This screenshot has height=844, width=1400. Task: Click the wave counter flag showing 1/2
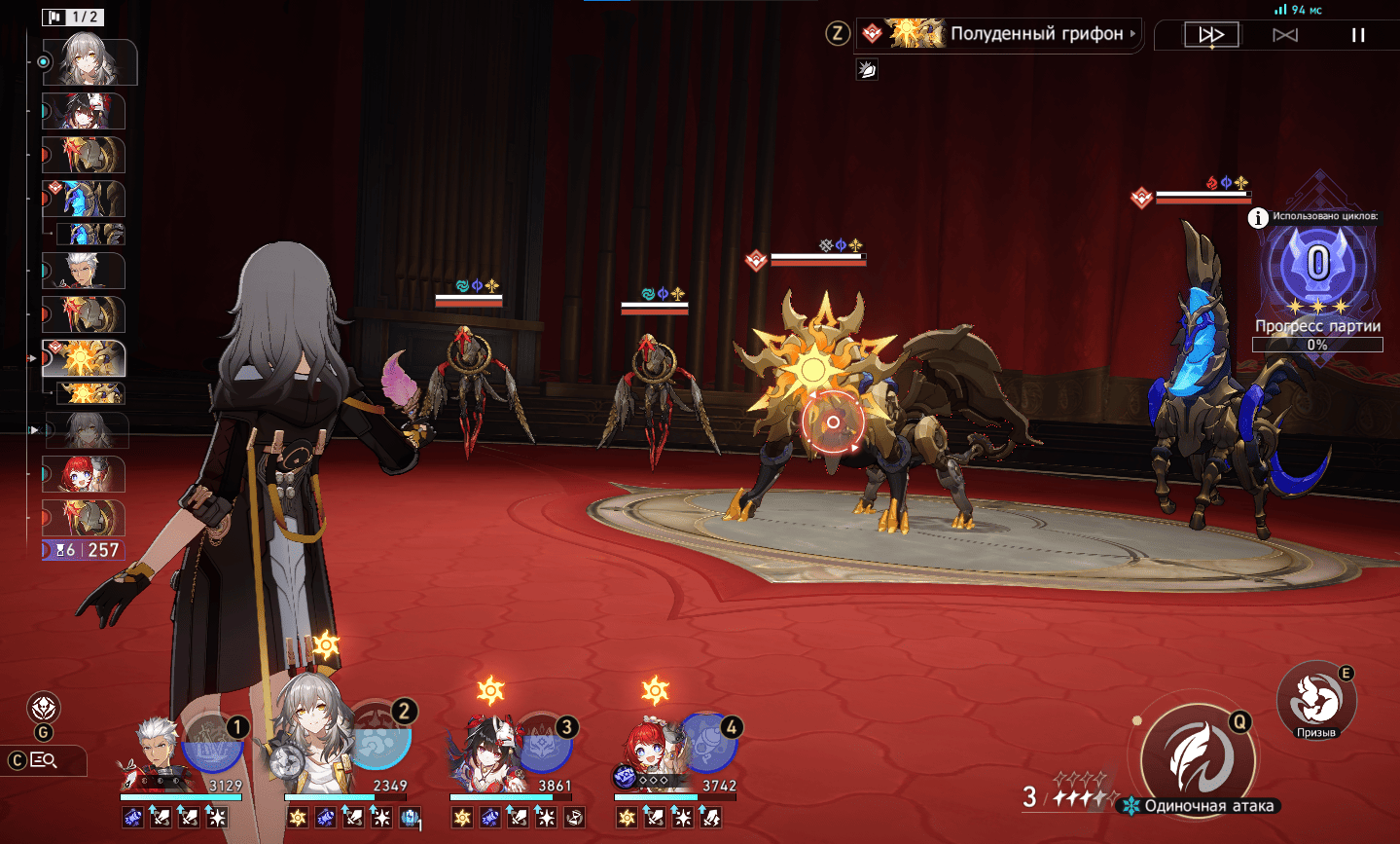[73, 17]
